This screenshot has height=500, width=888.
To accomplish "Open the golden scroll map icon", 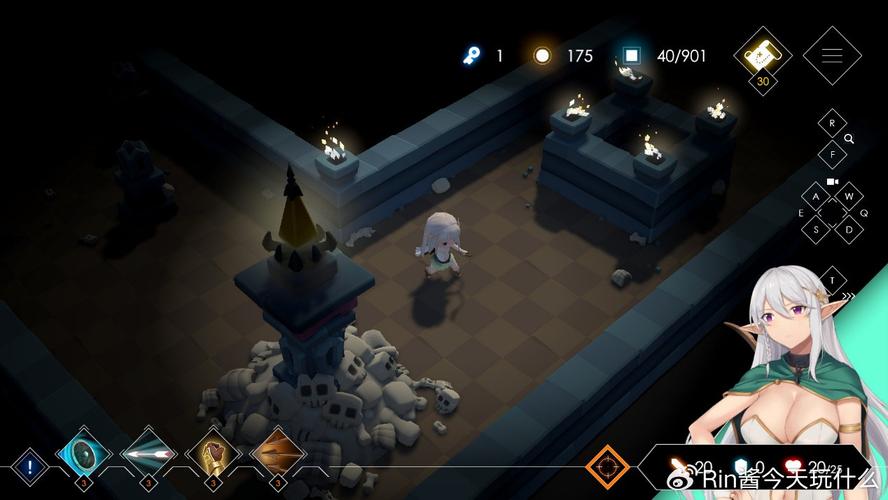I will [x=763, y=53].
